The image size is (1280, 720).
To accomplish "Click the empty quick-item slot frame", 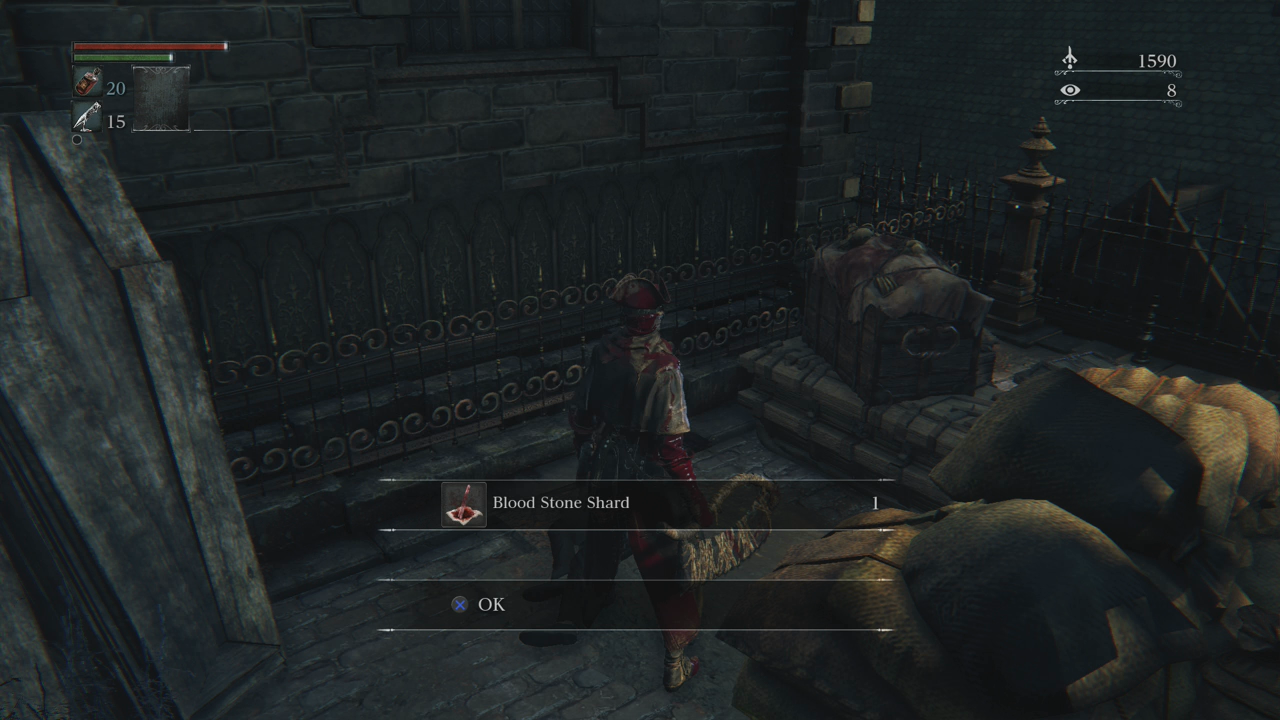I will point(161,99).
